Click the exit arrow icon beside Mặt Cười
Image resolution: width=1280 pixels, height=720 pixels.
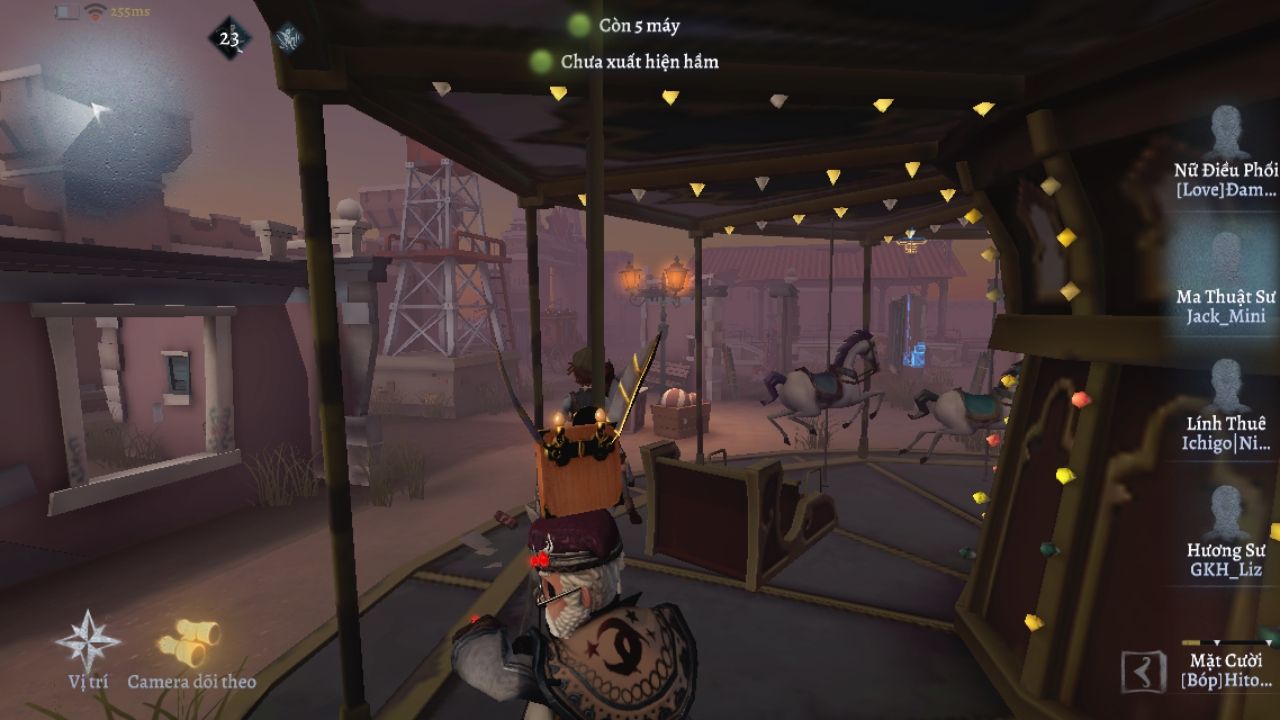tap(1143, 672)
